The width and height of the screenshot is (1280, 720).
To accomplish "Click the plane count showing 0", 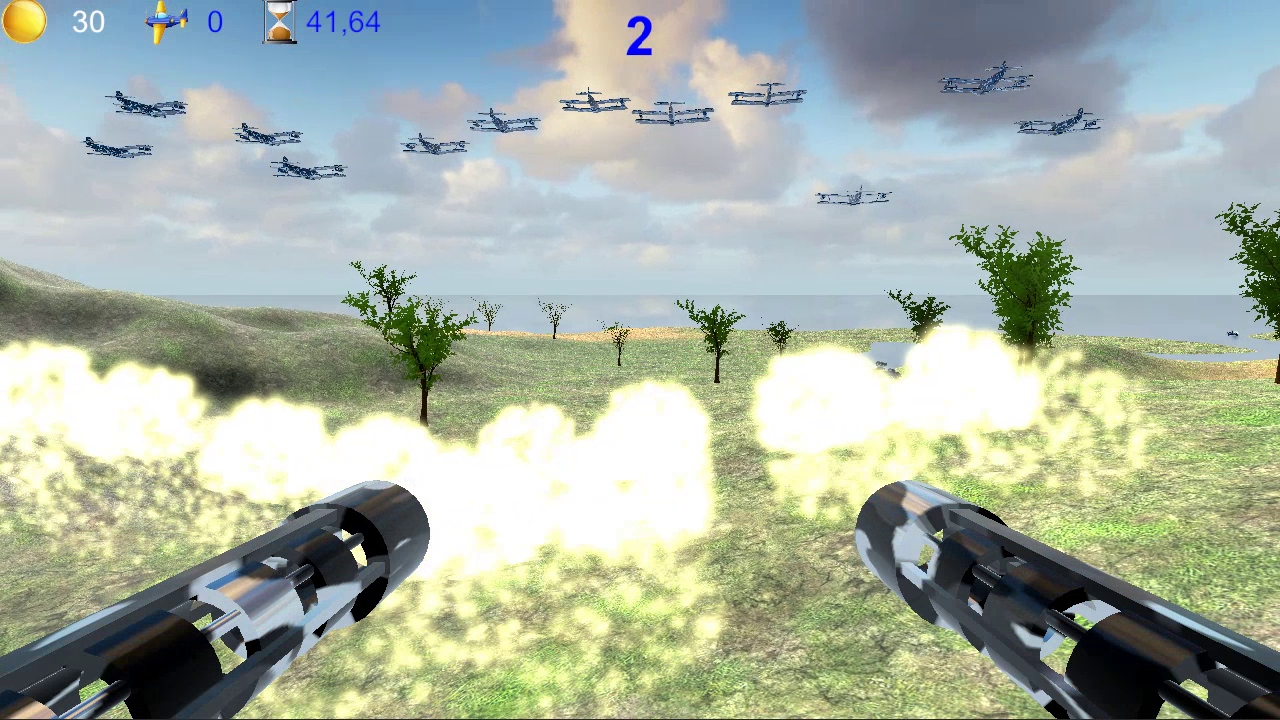I will 215,22.
